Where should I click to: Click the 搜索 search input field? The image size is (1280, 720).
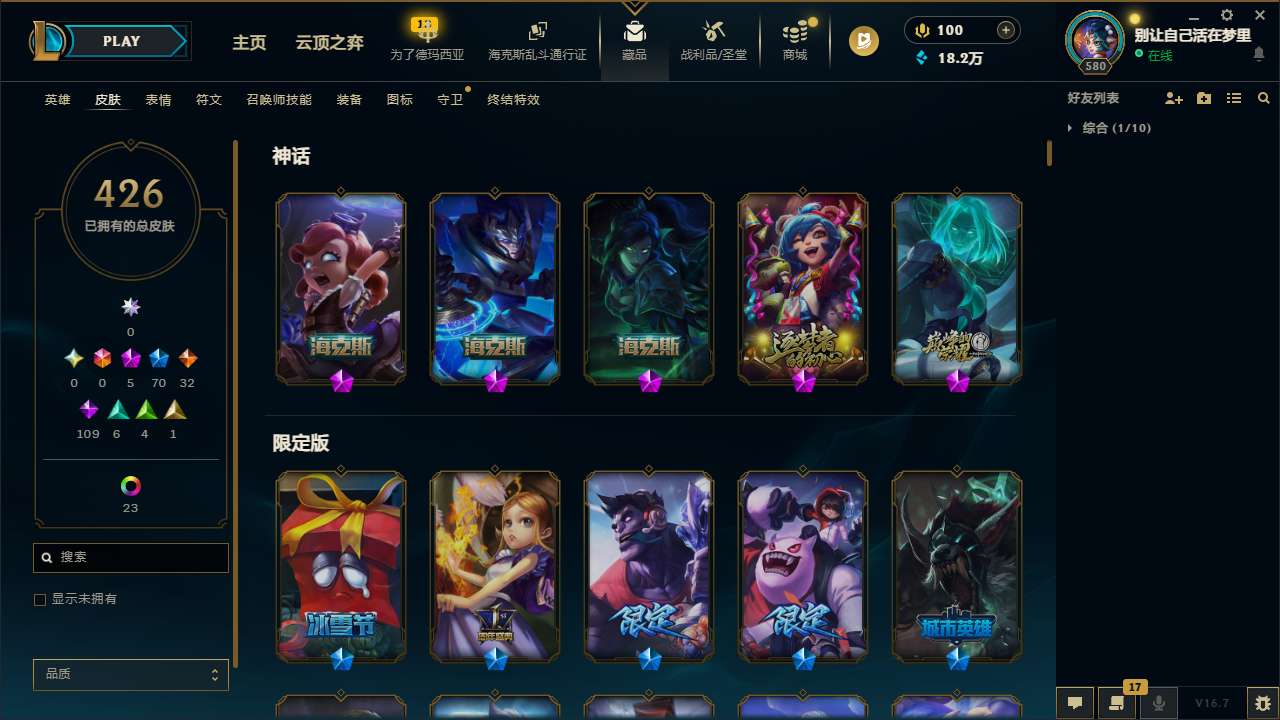[x=130, y=557]
